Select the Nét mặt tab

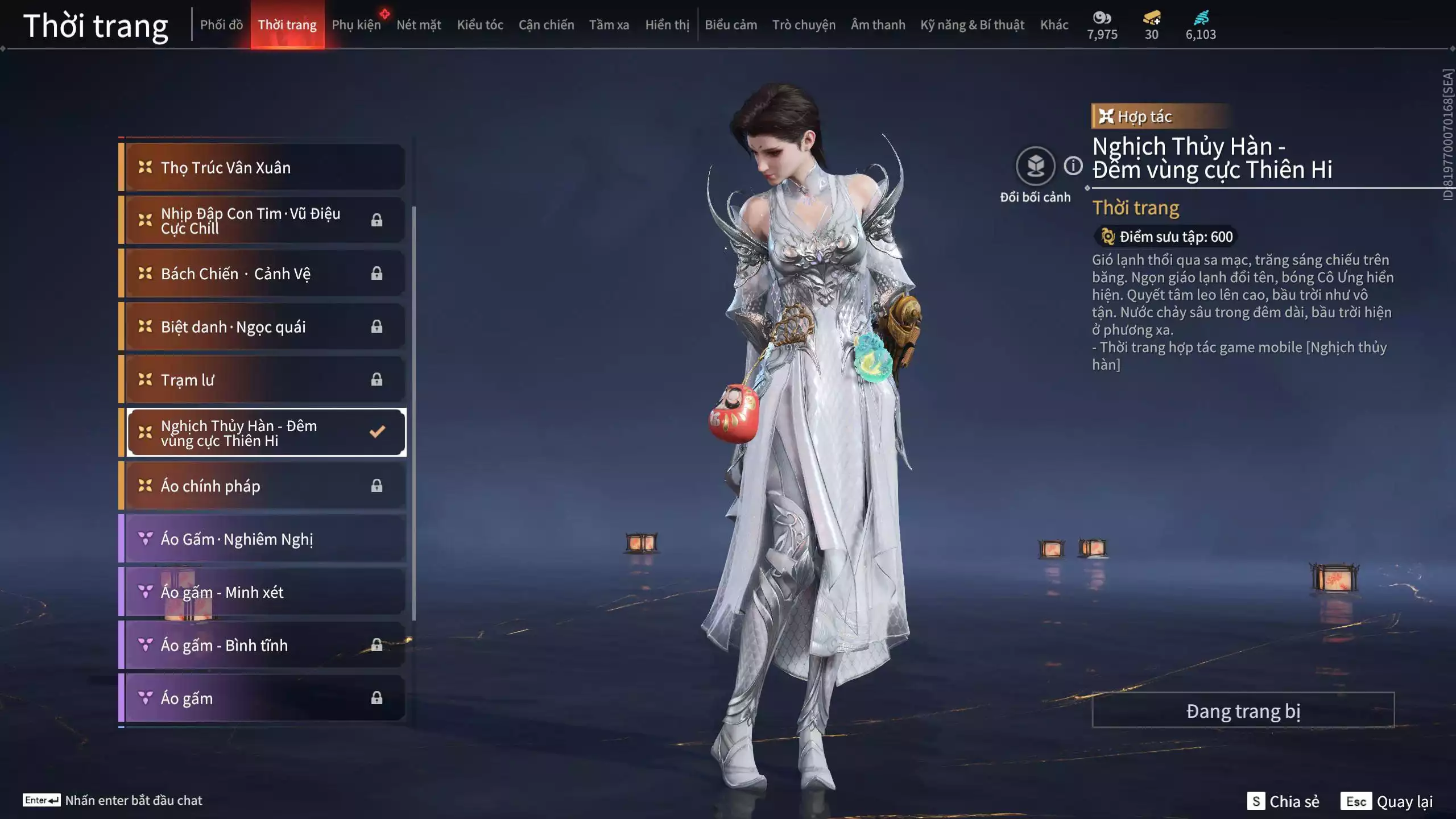(x=419, y=25)
